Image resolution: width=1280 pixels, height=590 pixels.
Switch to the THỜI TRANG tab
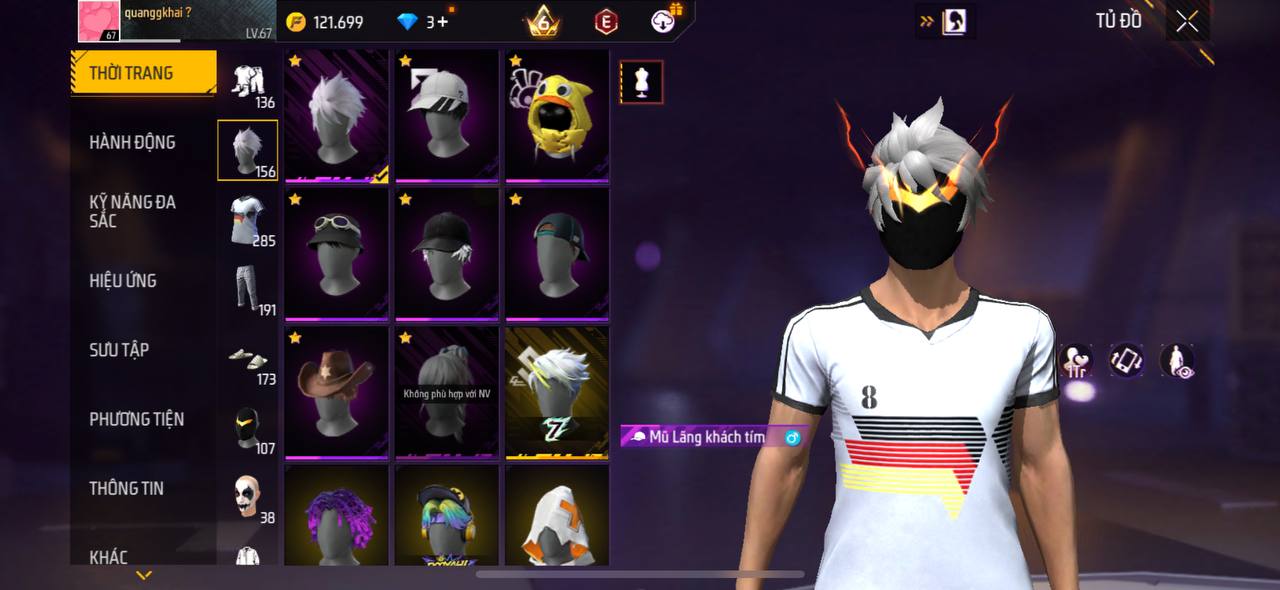coord(143,73)
